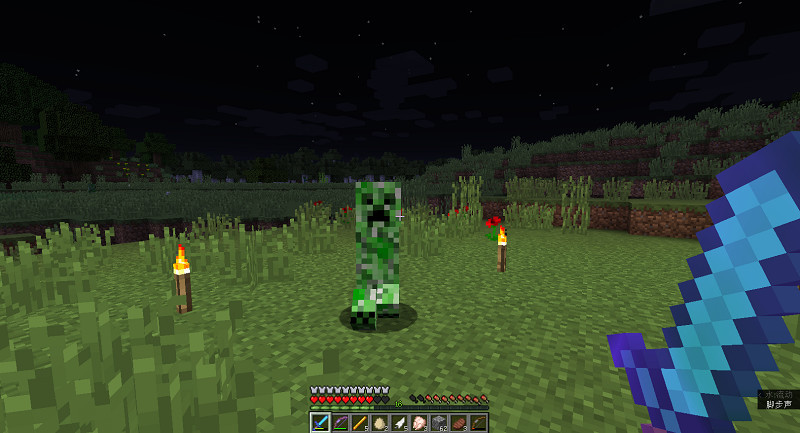800x433 pixels.
Task: Select the egg slot in hotbar
Action: point(379,423)
